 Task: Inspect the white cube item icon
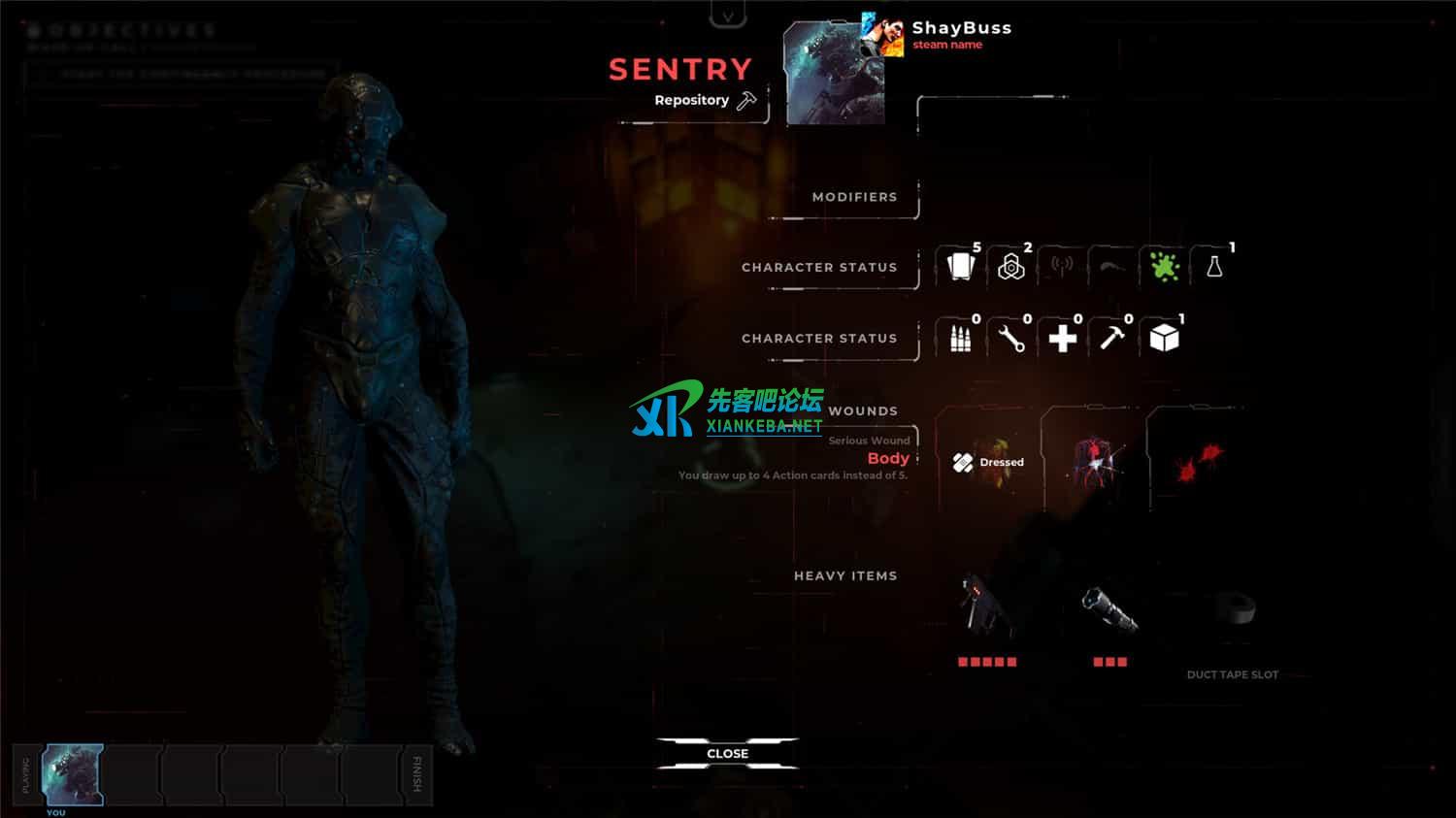pyautogui.click(x=1164, y=339)
